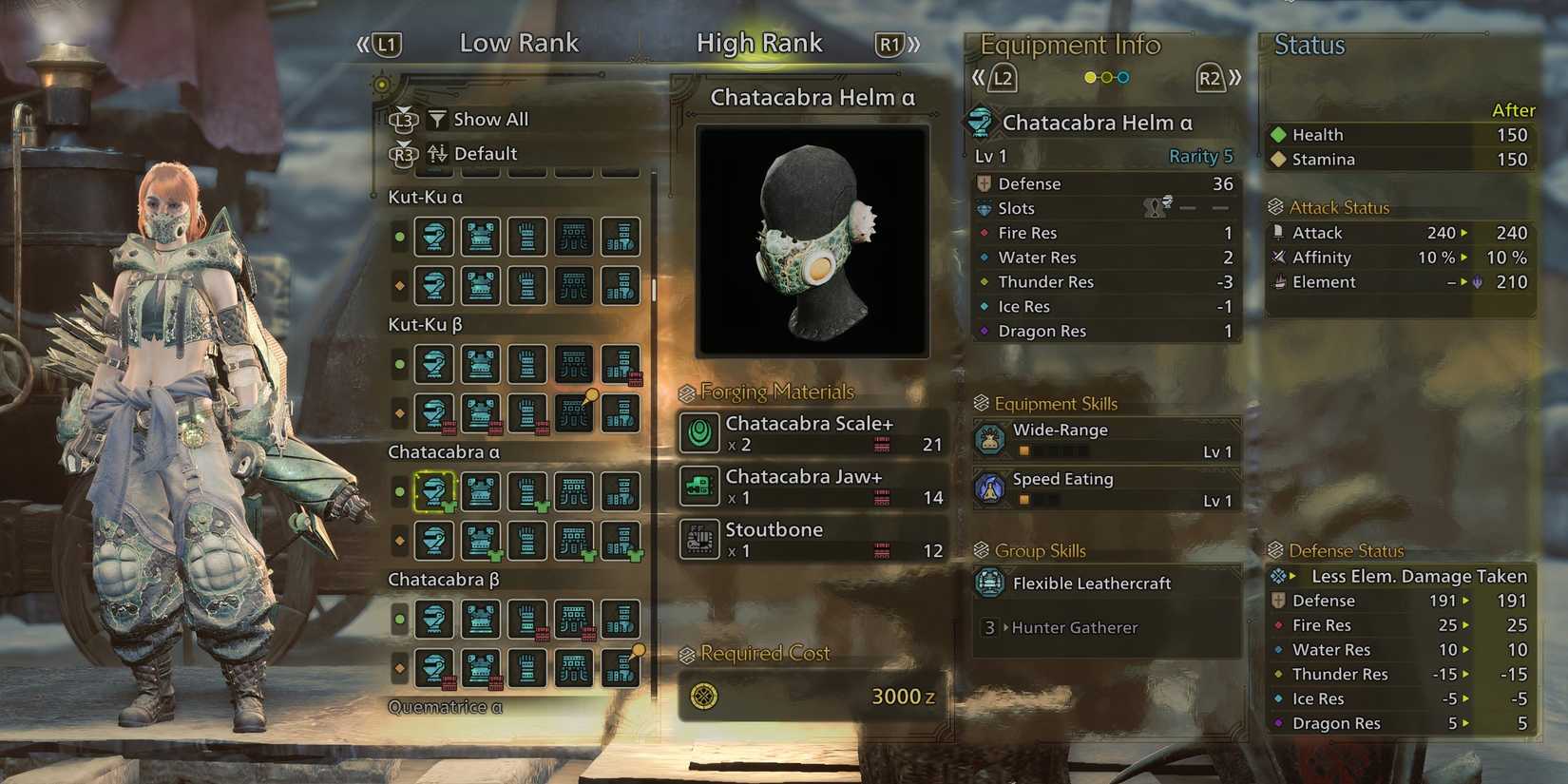Click the Stoutbone material icon
Screen dimensions: 1568x784
[x=699, y=539]
